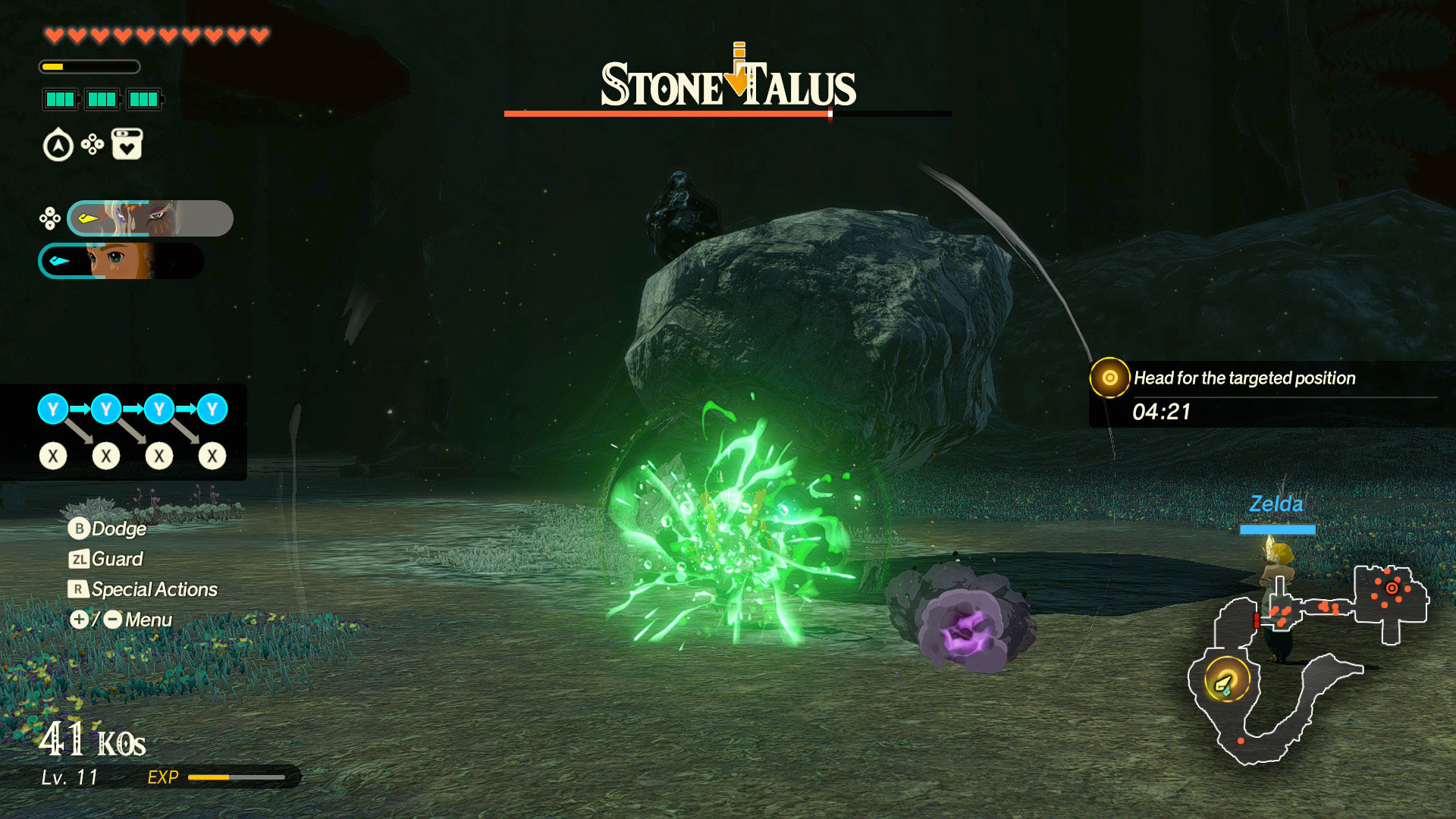Select the 'Head for the targeted position' objective
1456x819 pixels.
click(1244, 378)
